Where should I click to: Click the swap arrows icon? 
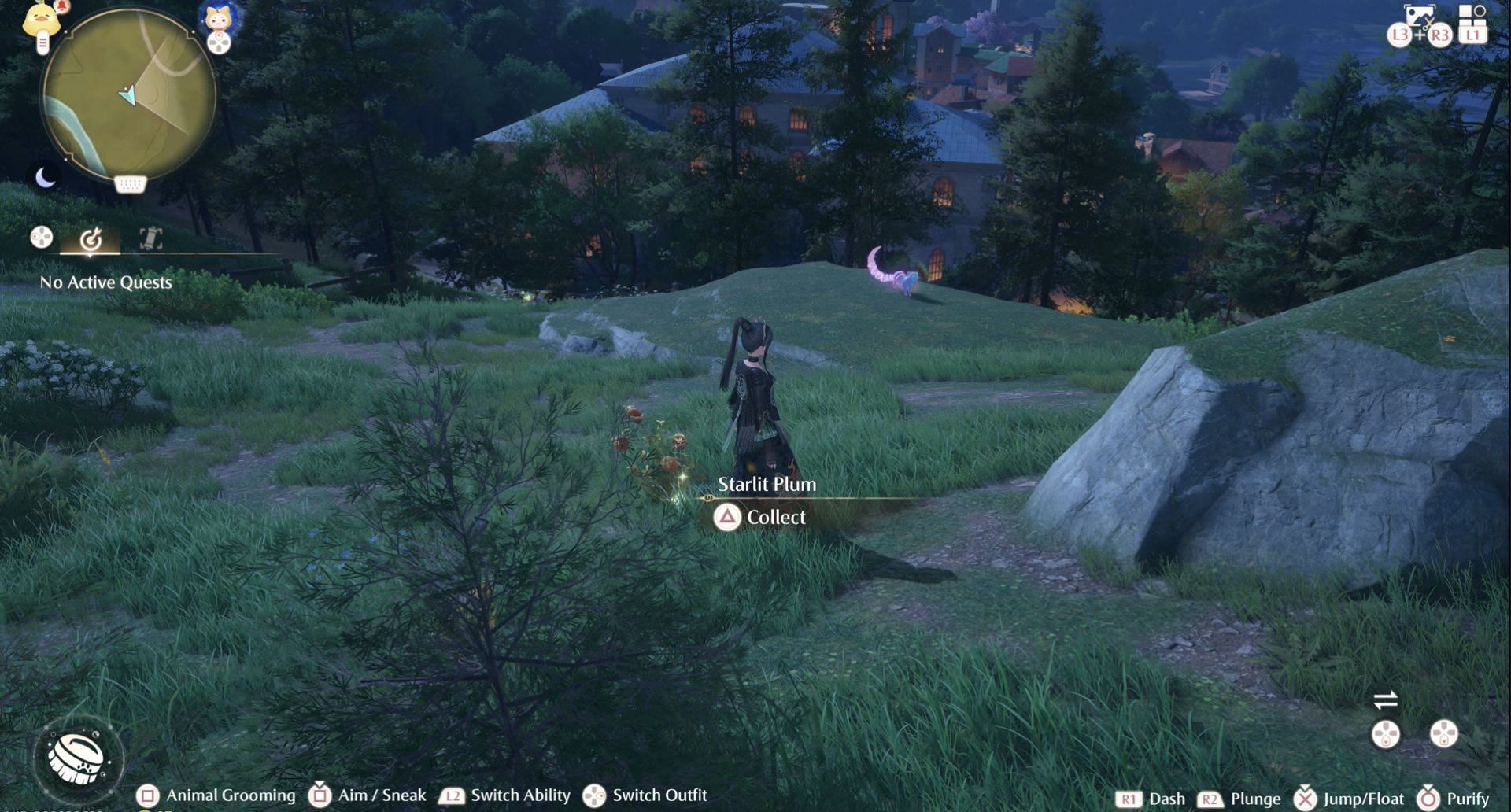click(1385, 699)
